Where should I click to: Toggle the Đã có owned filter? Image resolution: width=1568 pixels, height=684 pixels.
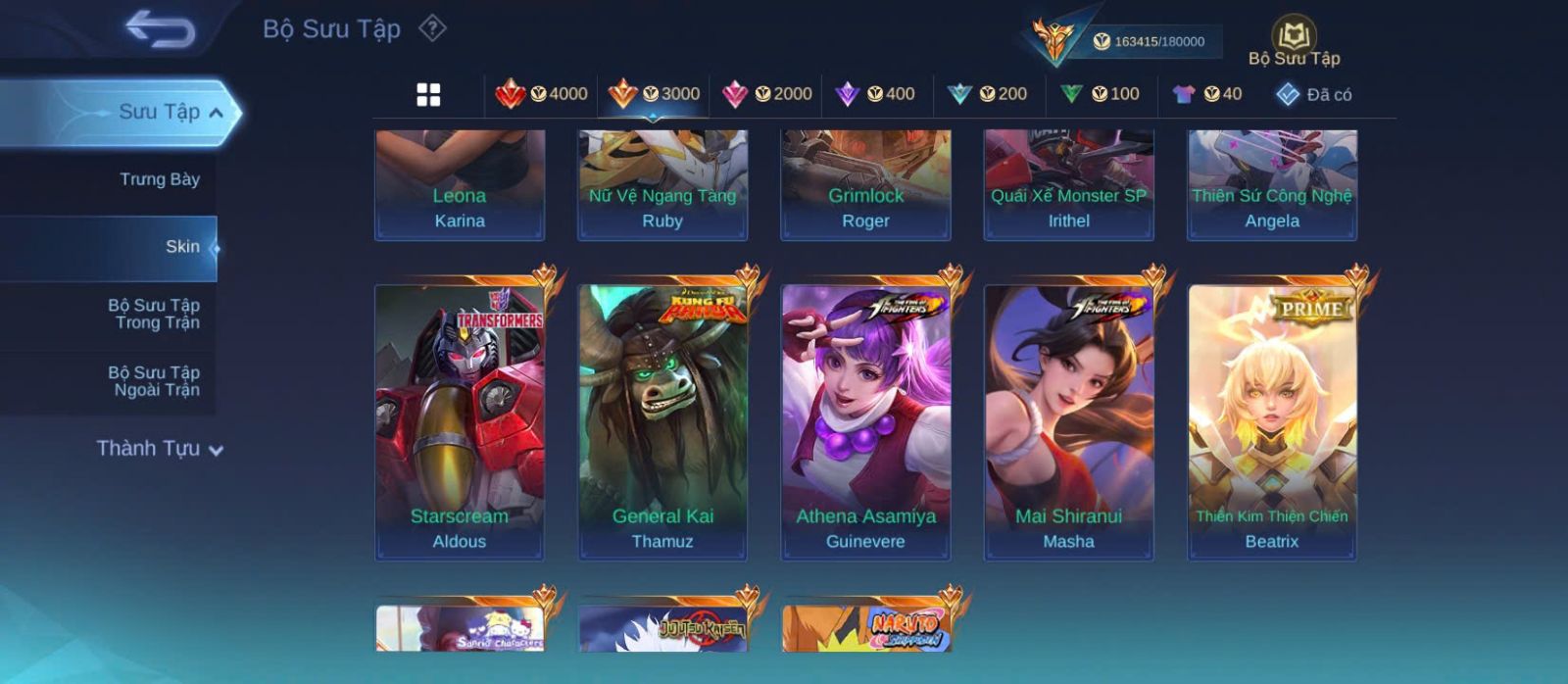coord(1313,95)
